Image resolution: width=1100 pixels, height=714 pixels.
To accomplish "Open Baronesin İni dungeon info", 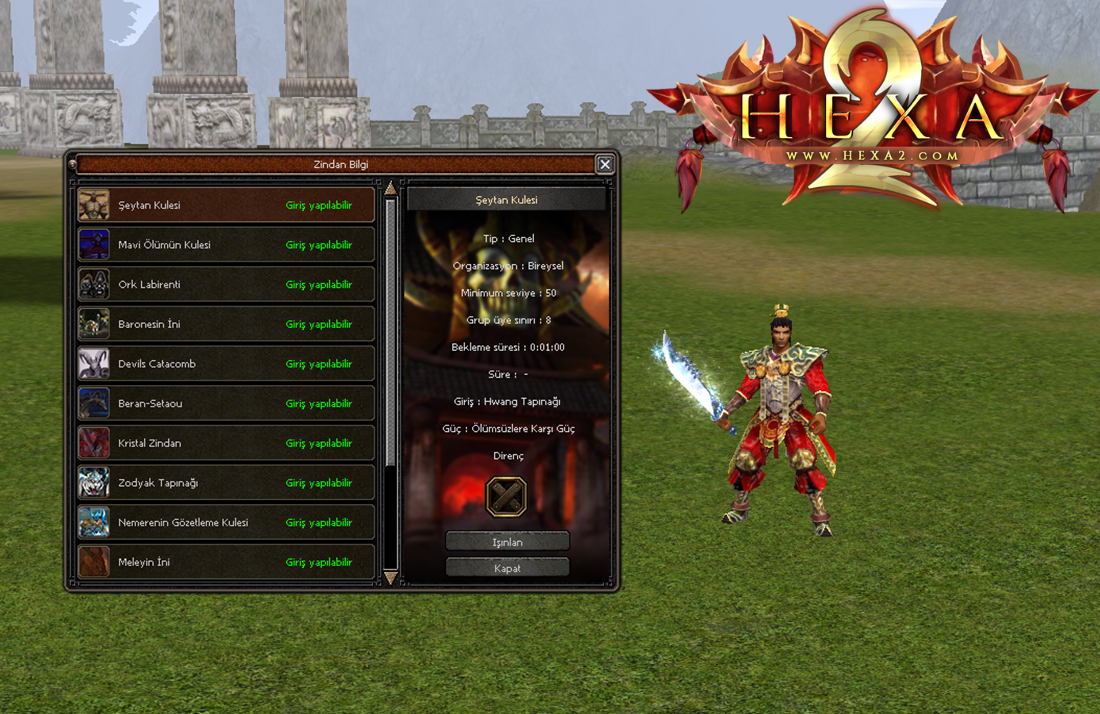I will pyautogui.click(x=226, y=324).
